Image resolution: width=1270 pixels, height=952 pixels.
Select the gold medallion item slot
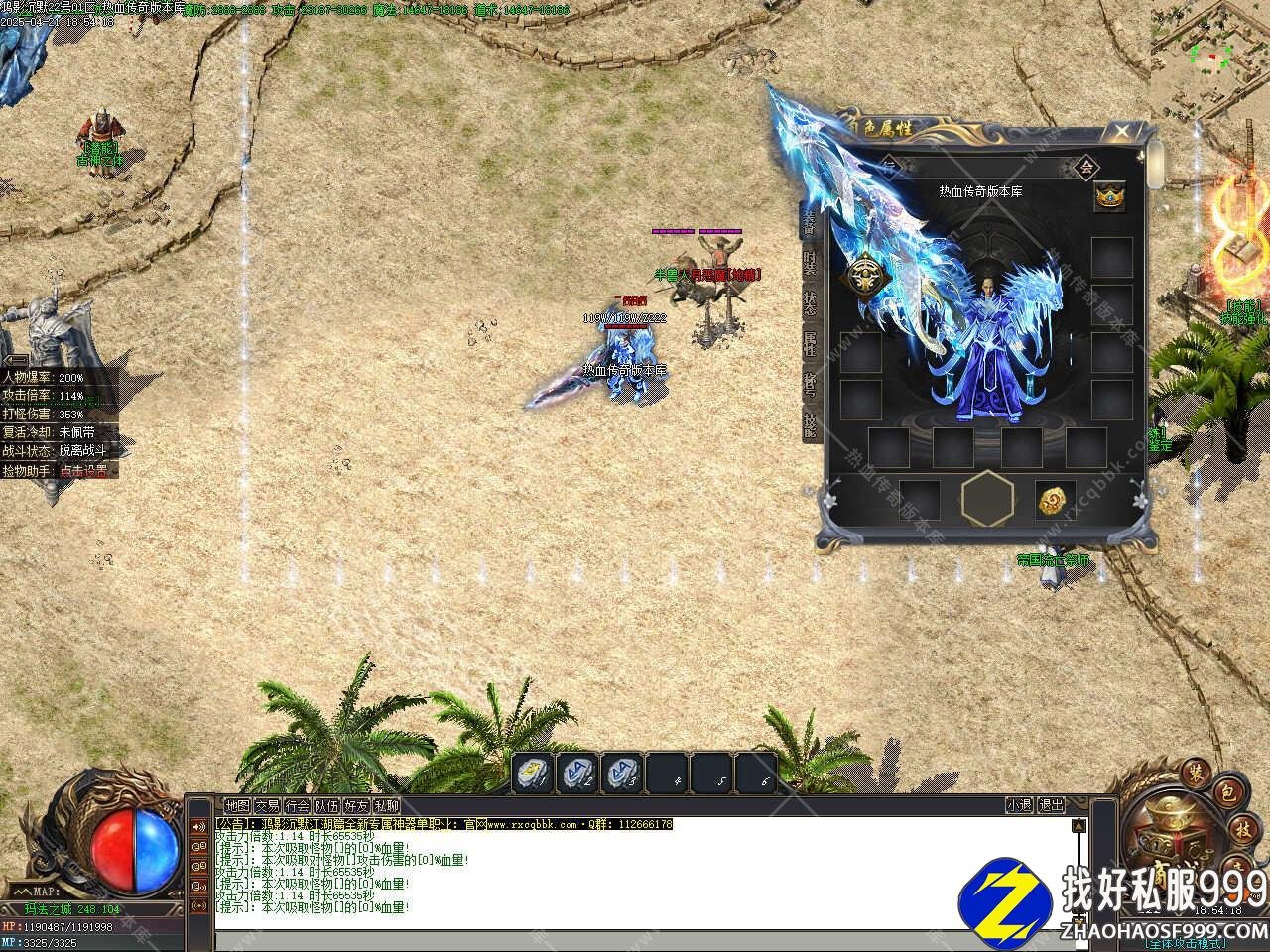pyautogui.click(x=1054, y=501)
